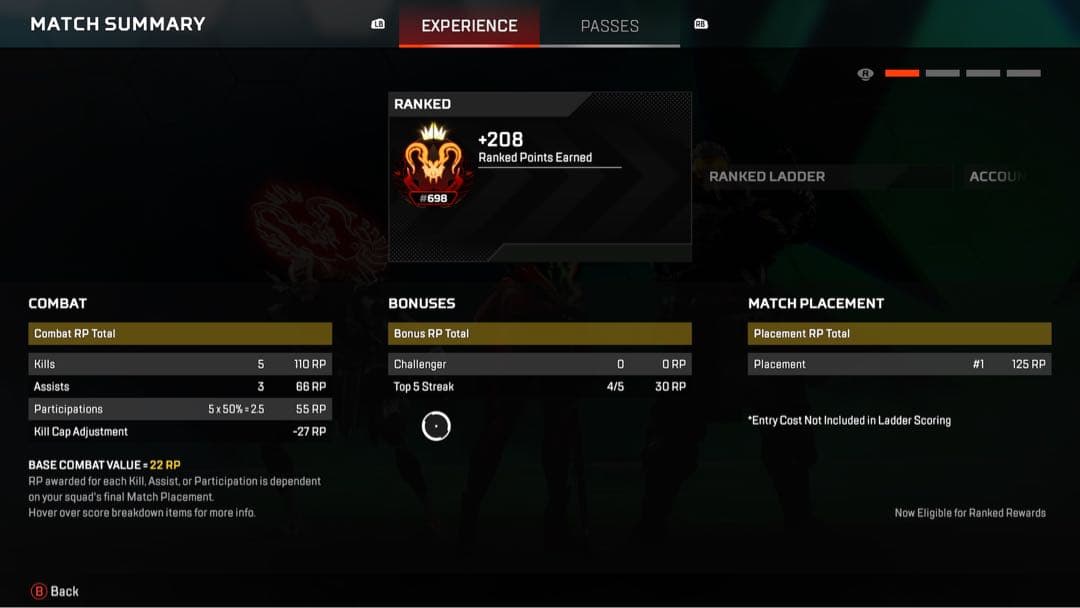Select the Placement RP row
This screenshot has height=608, width=1080.
tap(899, 364)
